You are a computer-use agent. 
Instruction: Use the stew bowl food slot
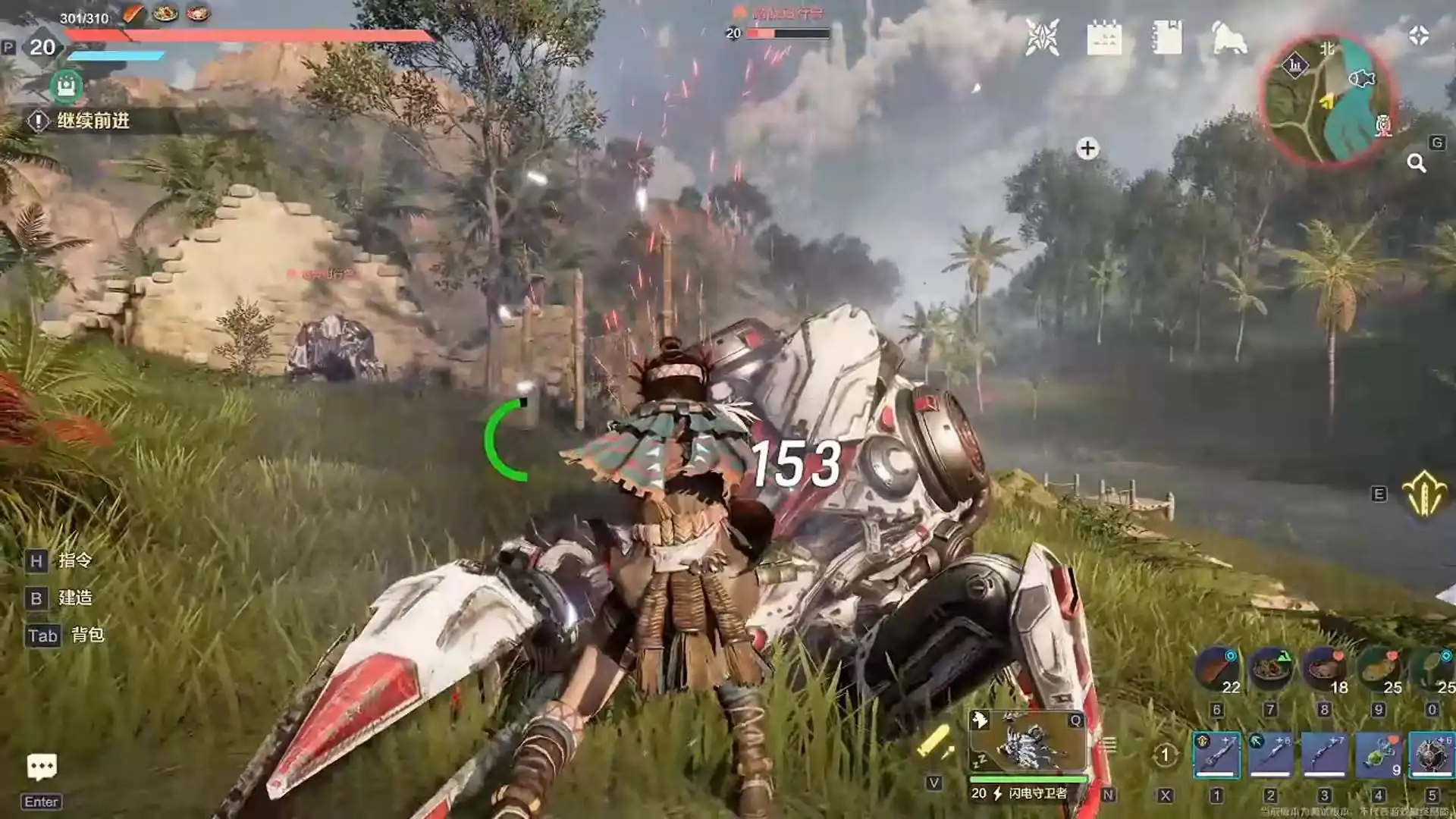tap(1269, 669)
